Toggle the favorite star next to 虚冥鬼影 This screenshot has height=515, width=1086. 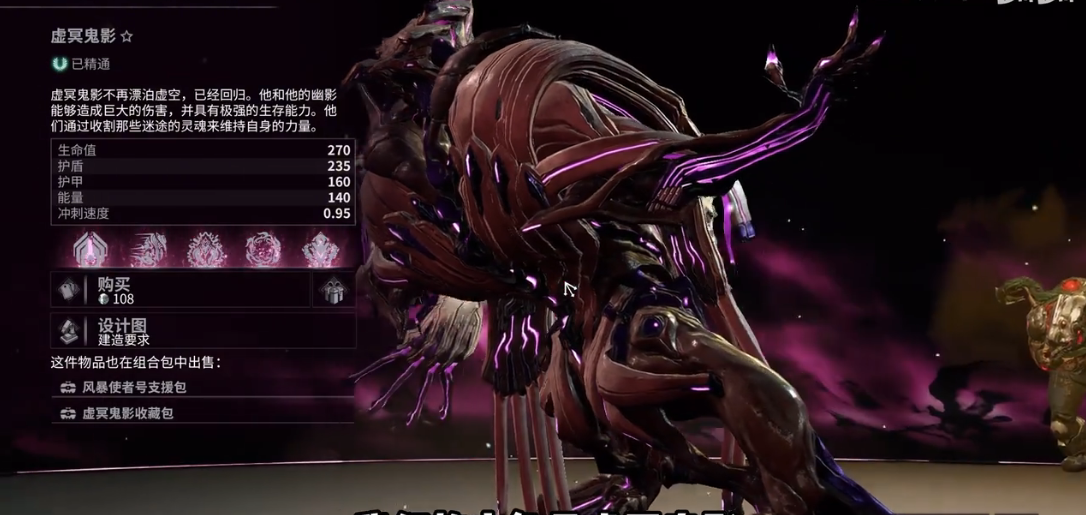pyautogui.click(x=126, y=37)
